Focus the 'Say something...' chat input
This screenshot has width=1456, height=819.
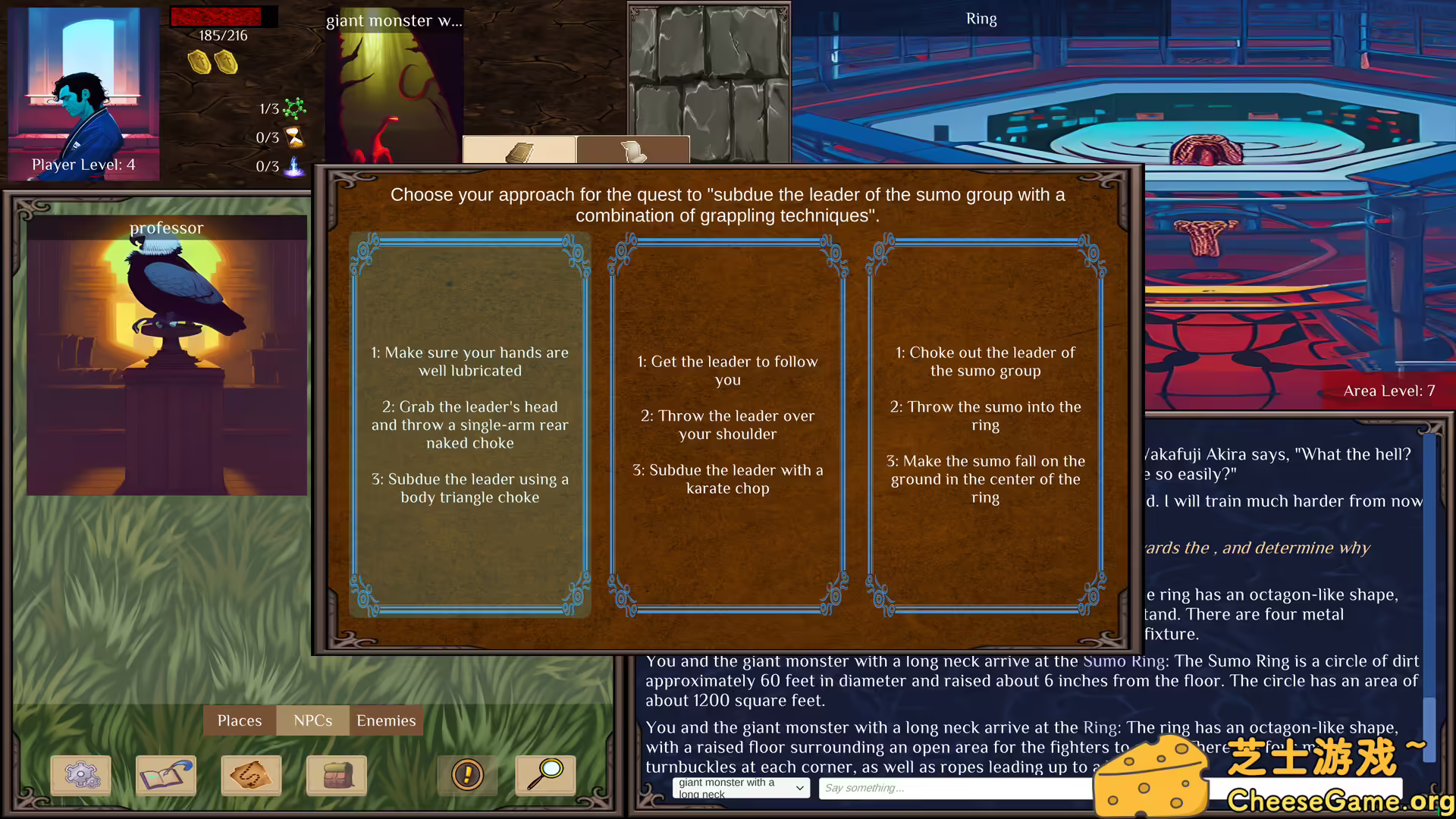pos(955,788)
